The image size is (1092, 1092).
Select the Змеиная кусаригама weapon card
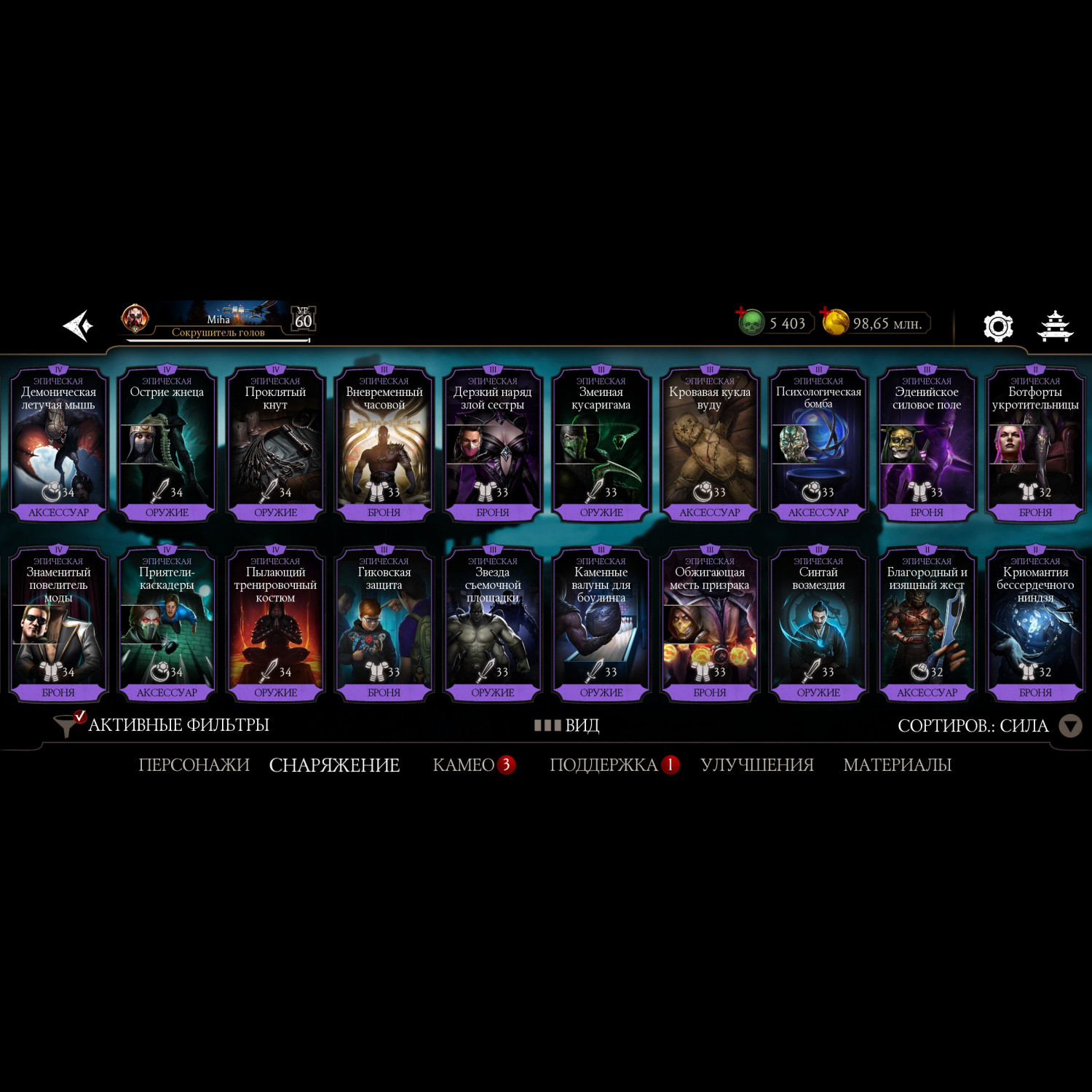pyautogui.click(x=601, y=444)
